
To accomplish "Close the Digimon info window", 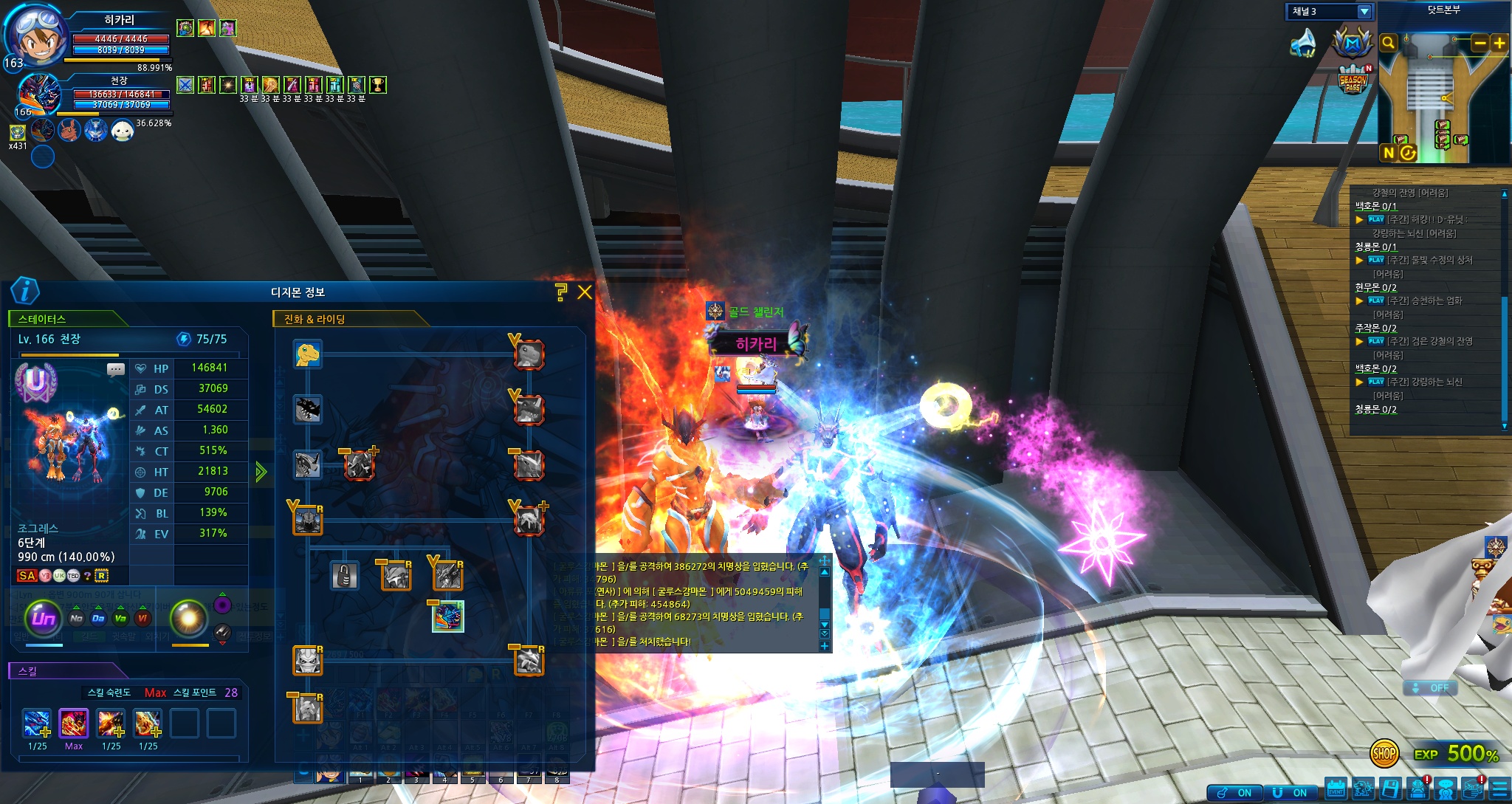I will tap(585, 292).
